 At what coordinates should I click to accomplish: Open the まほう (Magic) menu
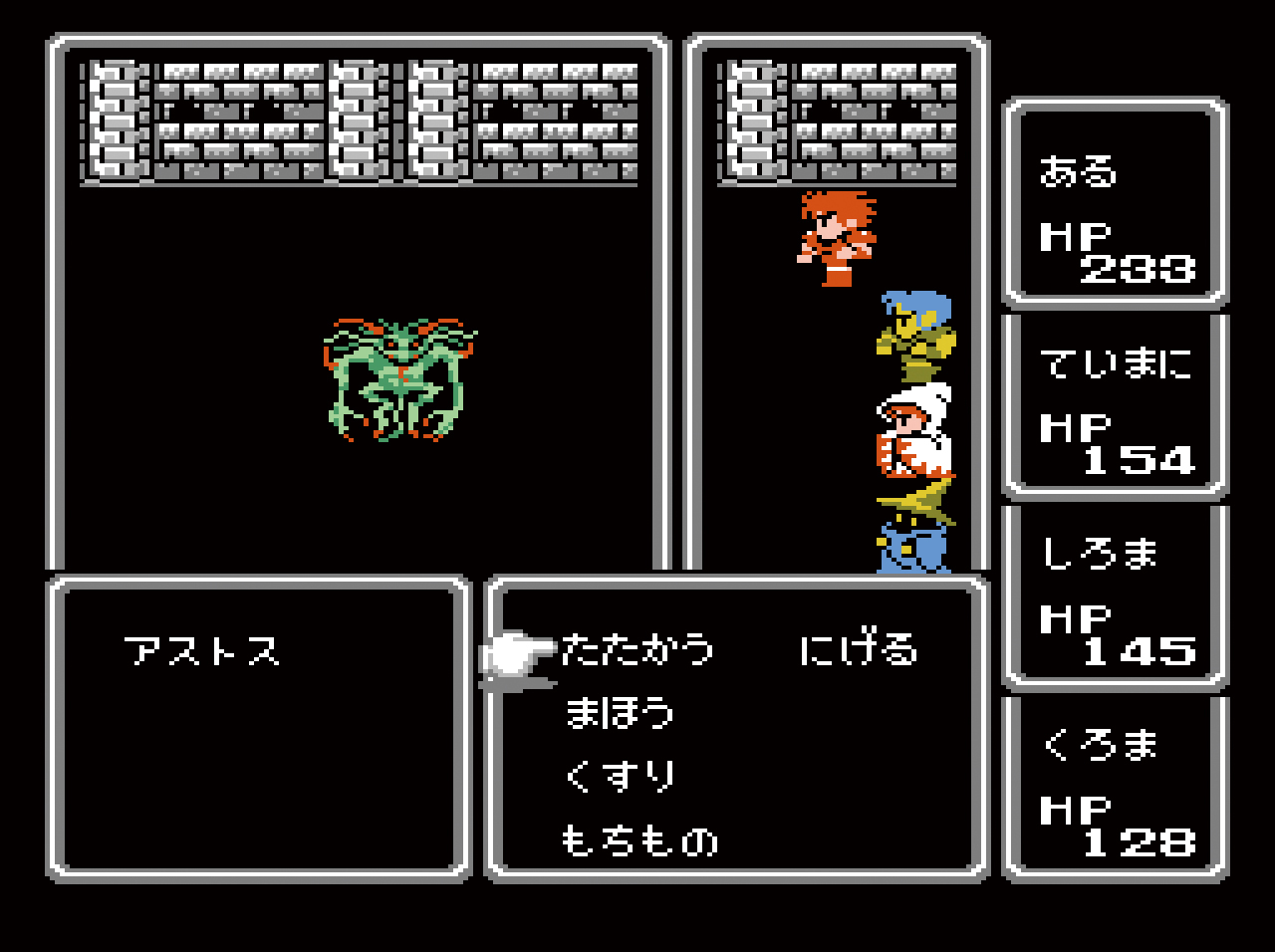(x=618, y=712)
